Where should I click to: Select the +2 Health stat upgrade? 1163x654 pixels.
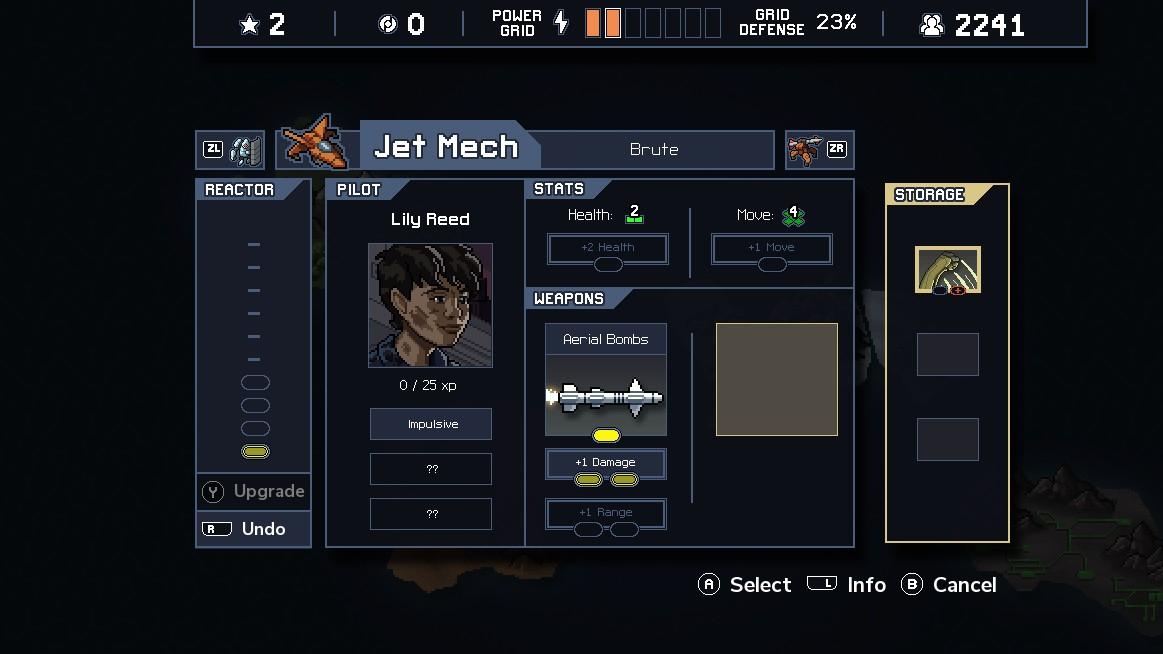pos(608,249)
